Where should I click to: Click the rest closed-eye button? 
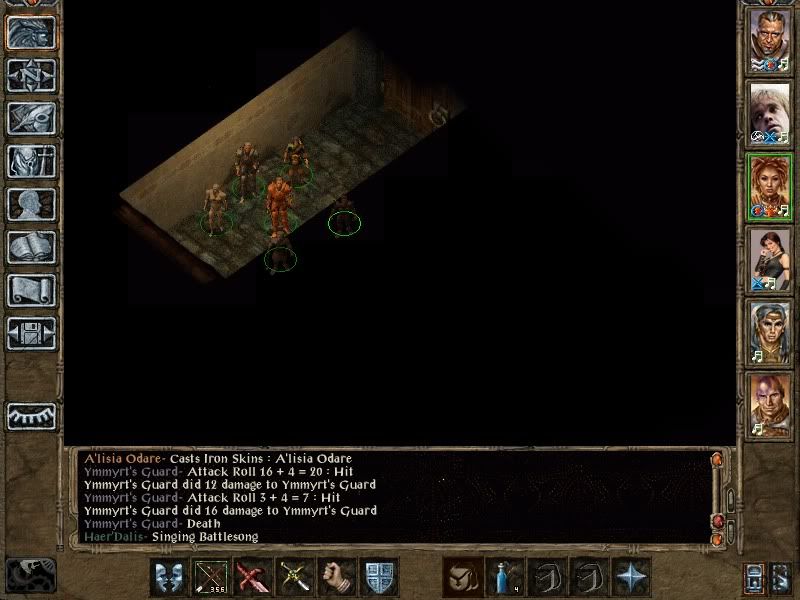point(31,415)
